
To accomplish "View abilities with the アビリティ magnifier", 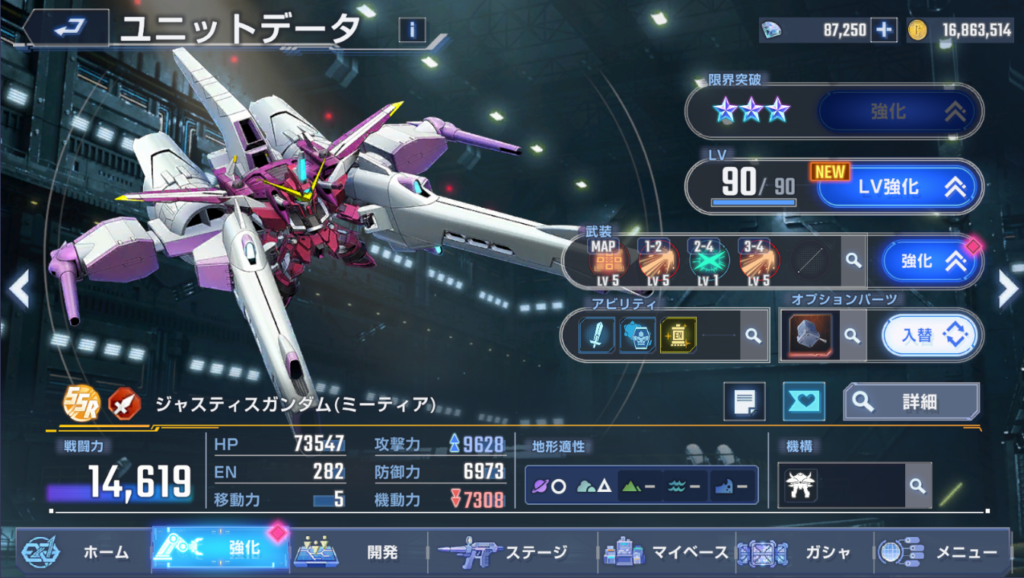I will pyautogui.click(x=751, y=336).
